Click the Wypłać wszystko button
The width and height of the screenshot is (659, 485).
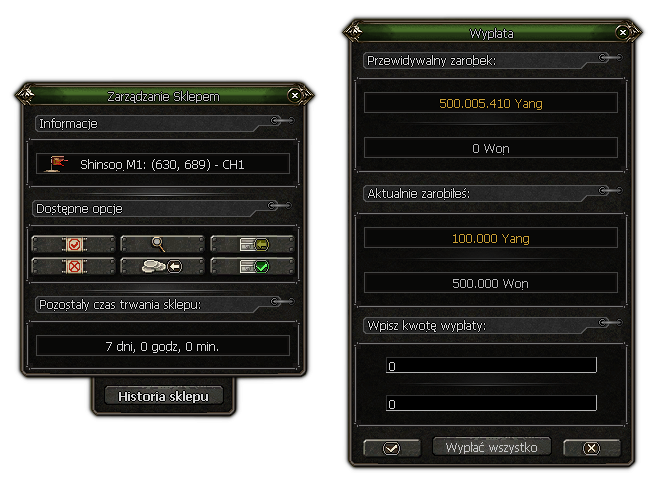(491, 447)
